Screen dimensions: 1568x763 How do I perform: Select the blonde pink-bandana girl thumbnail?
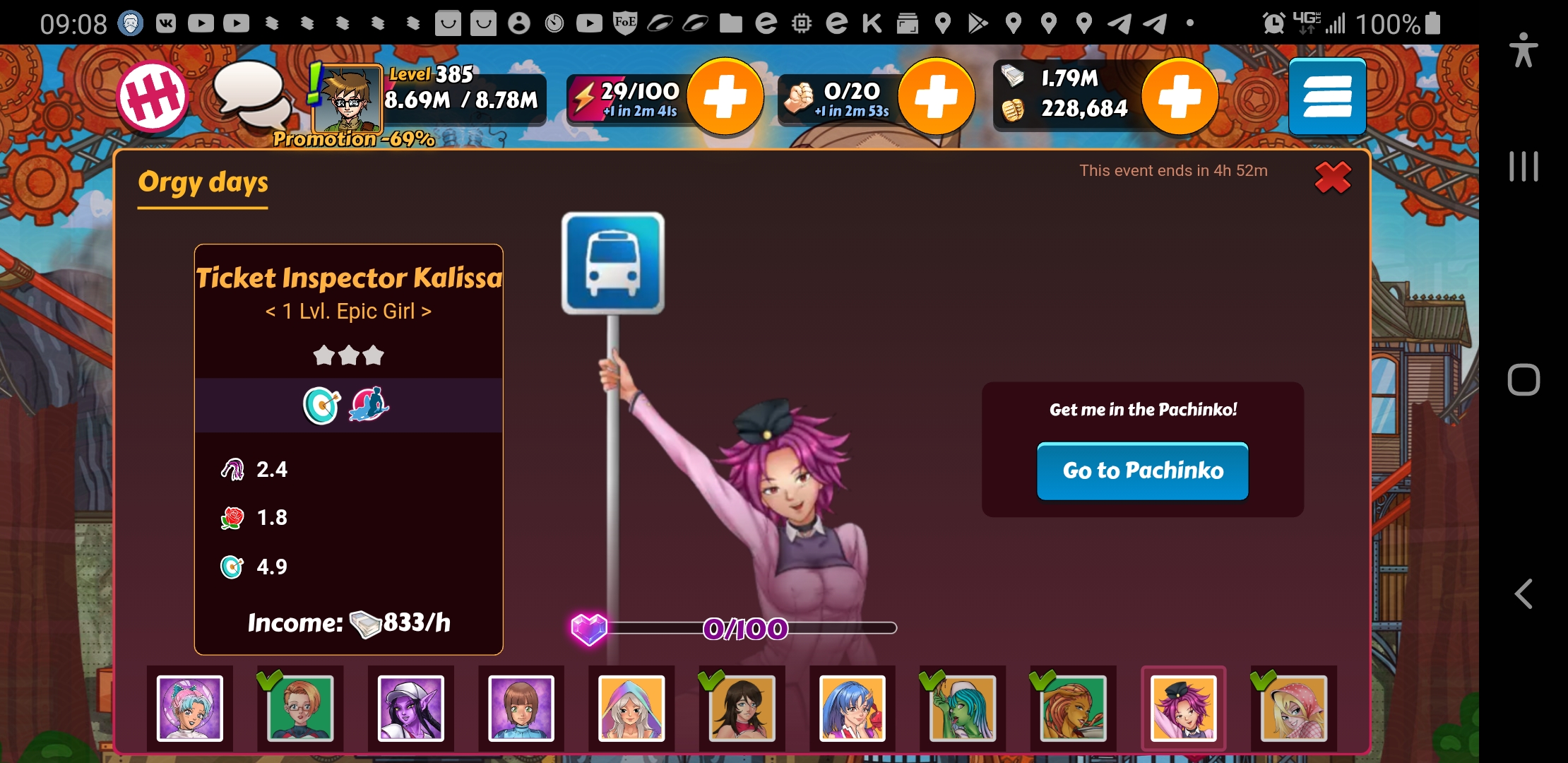(x=1294, y=708)
